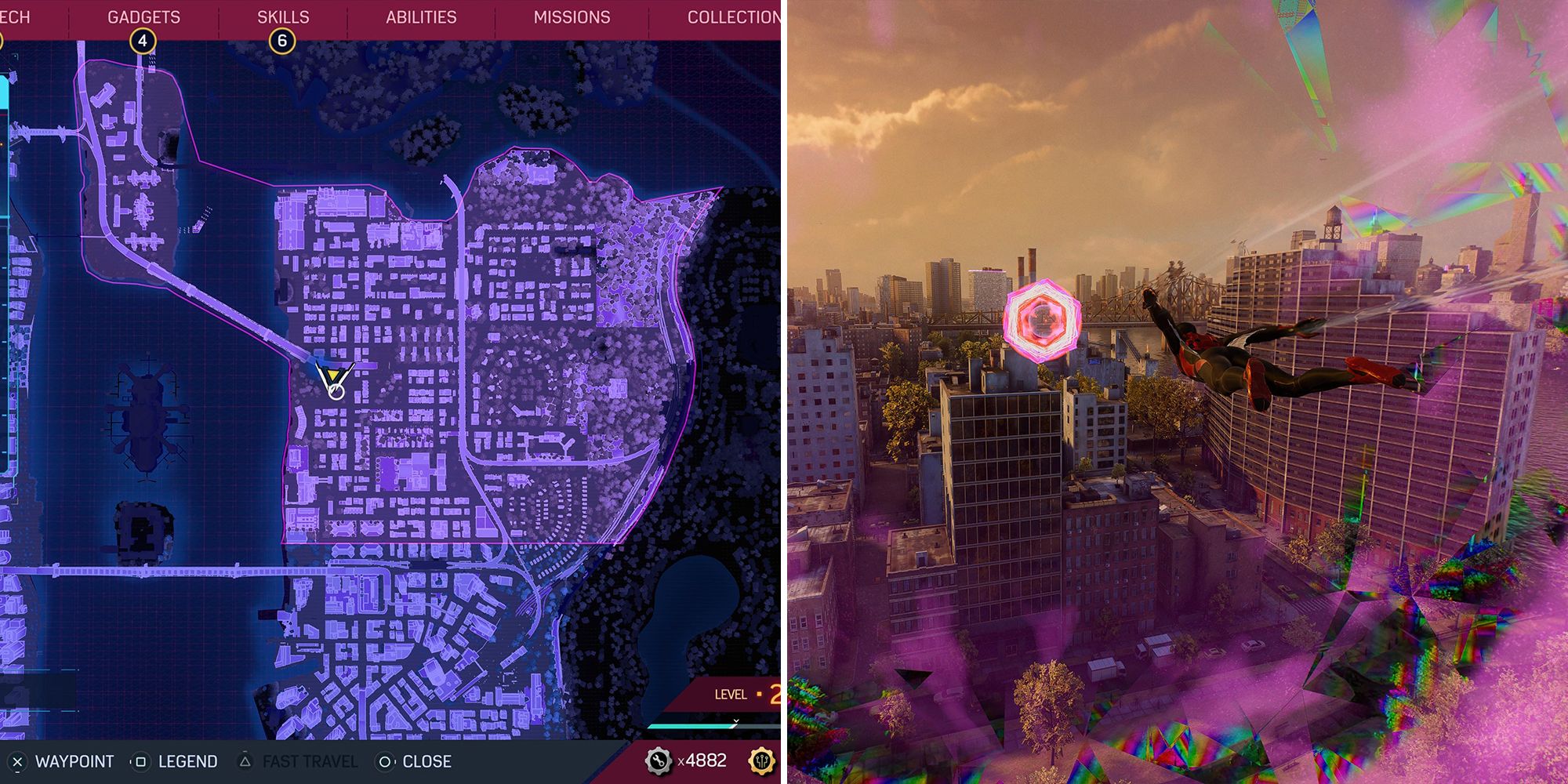
Task: Open the COLLECTIONS tab
Action: pyautogui.click(x=732, y=16)
